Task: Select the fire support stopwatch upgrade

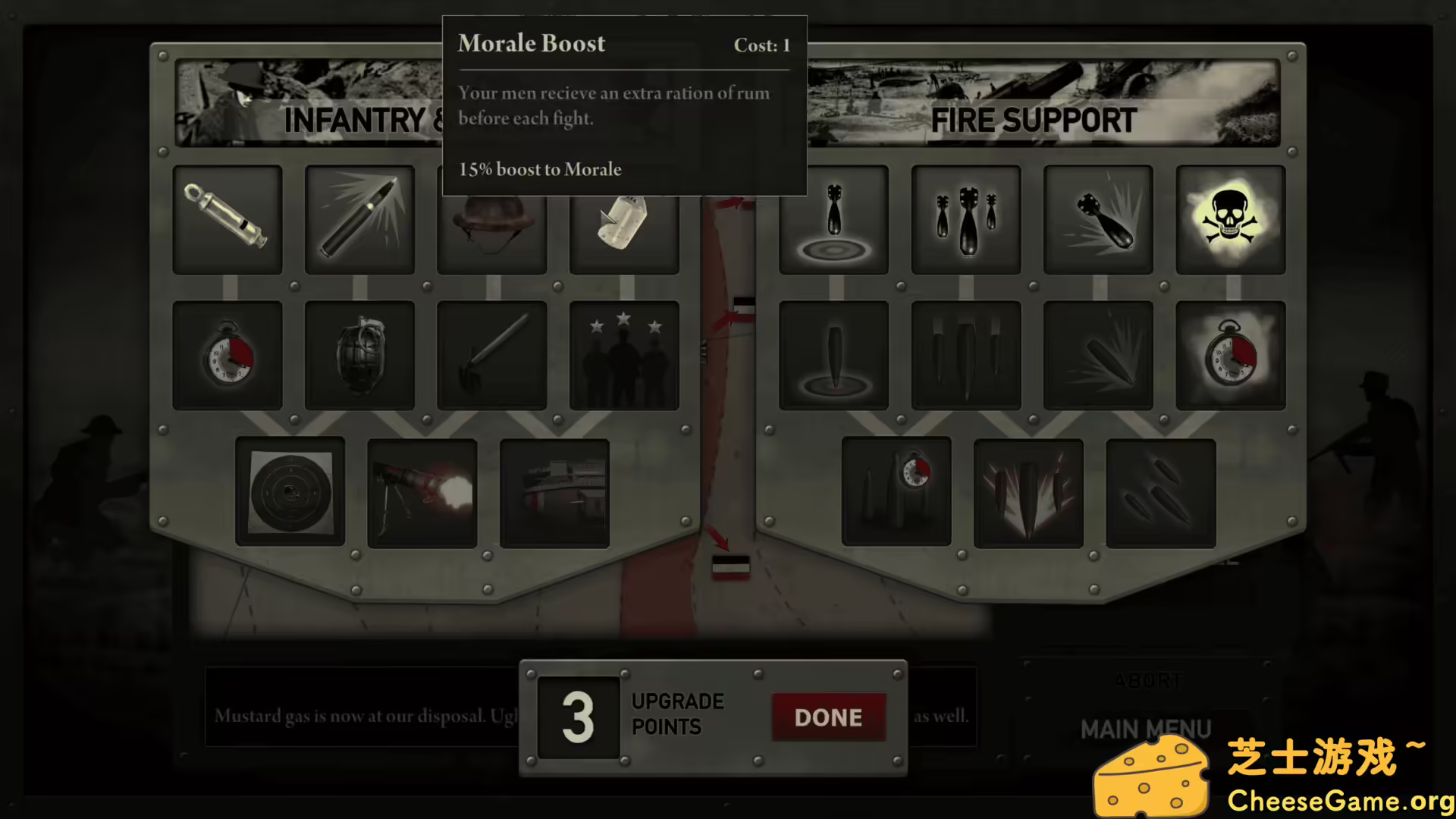Action: click(1230, 356)
